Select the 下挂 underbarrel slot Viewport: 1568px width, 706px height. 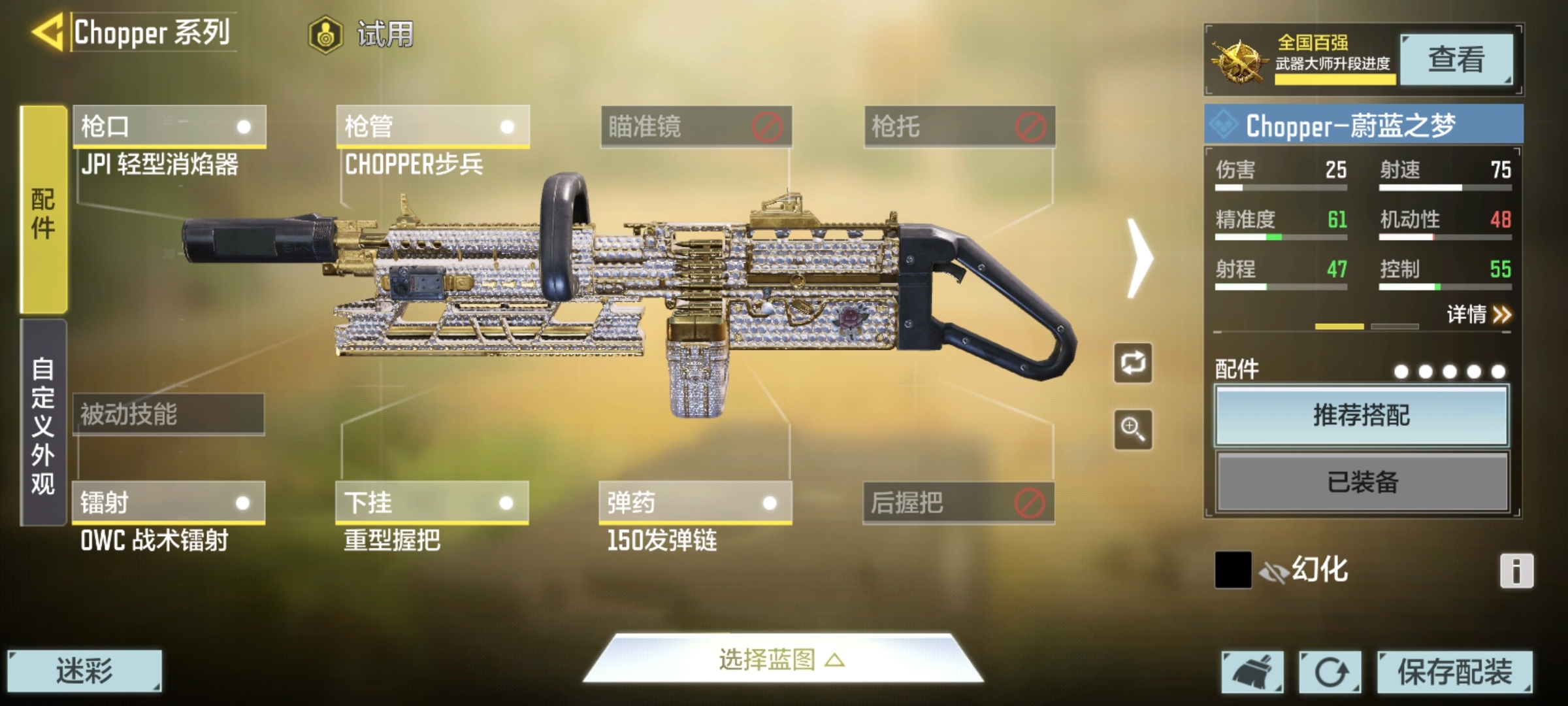pyautogui.click(x=432, y=503)
